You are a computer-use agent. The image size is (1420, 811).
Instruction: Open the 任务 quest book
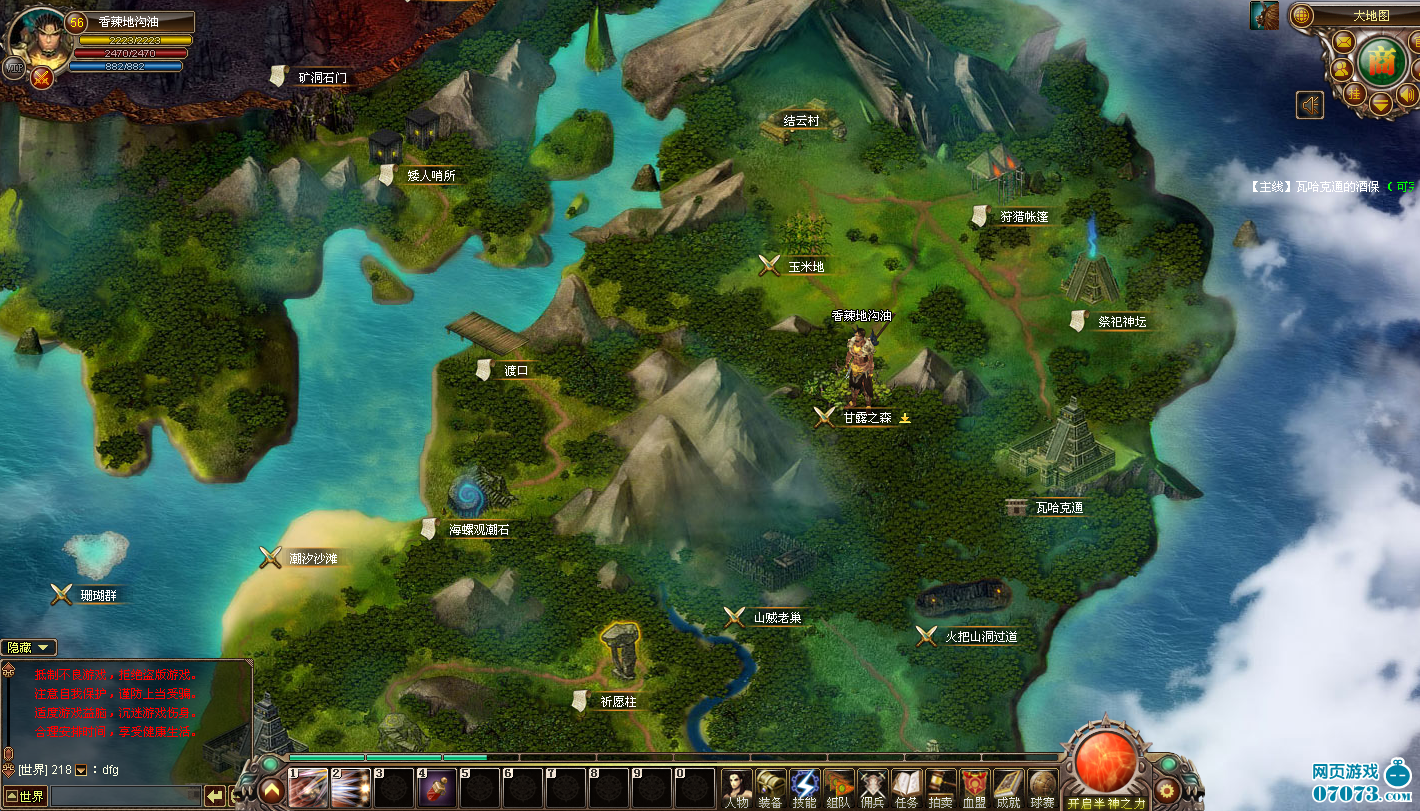point(906,788)
